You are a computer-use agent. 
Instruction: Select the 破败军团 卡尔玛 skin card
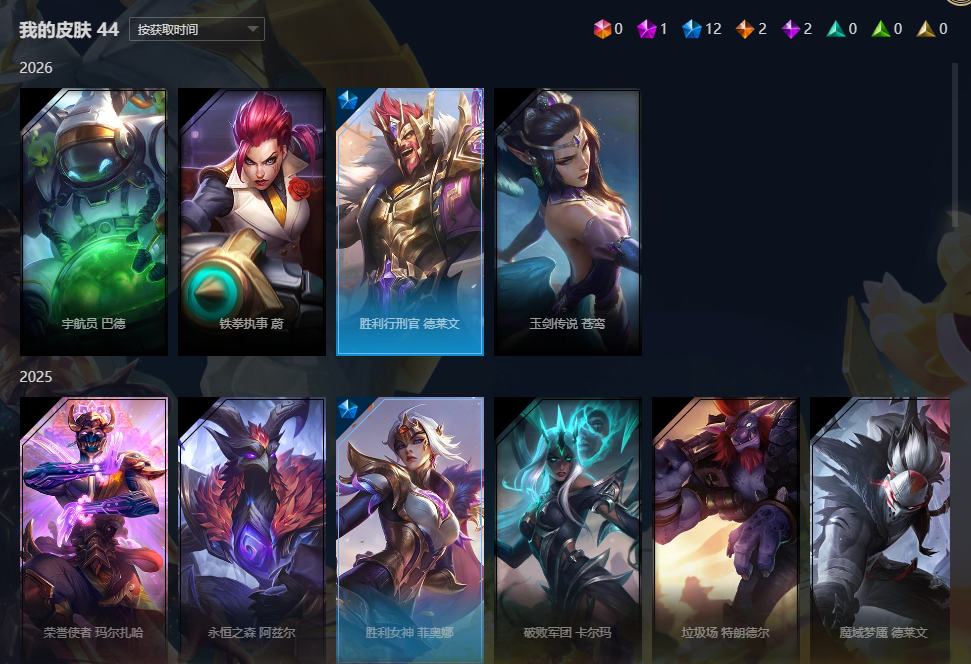(567, 528)
